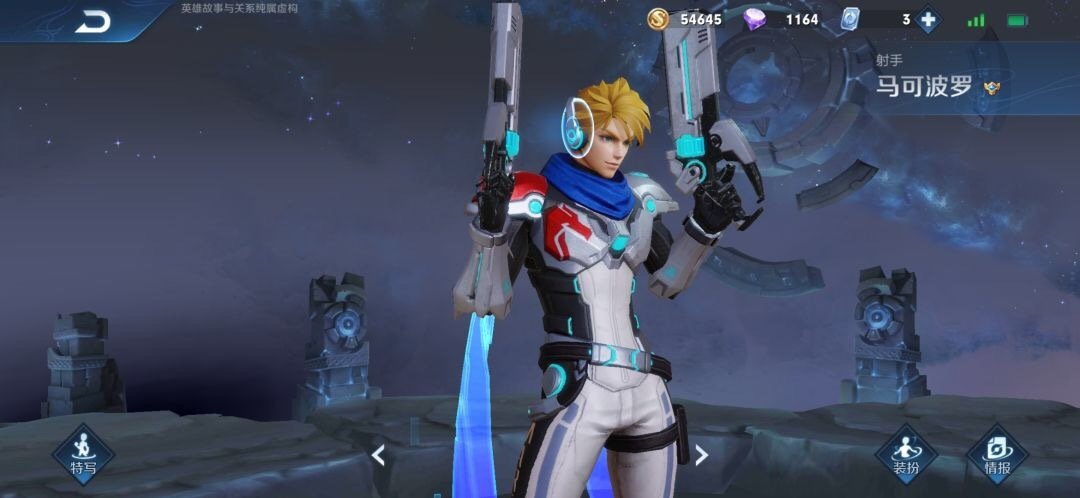Tap the purple diamond currency icon

pos(755,19)
